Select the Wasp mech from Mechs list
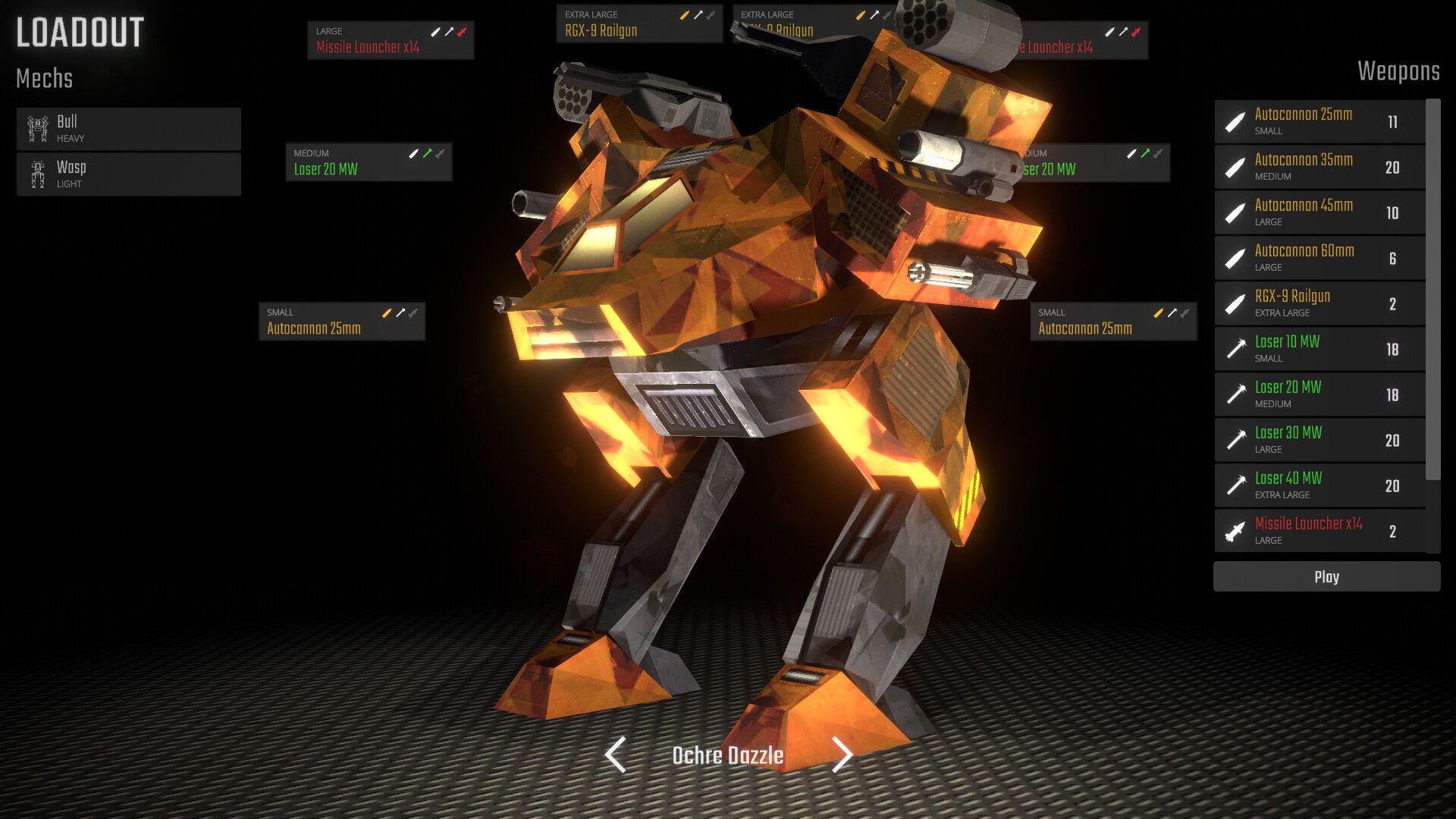 pyautogui.click(x=129, y=174)
